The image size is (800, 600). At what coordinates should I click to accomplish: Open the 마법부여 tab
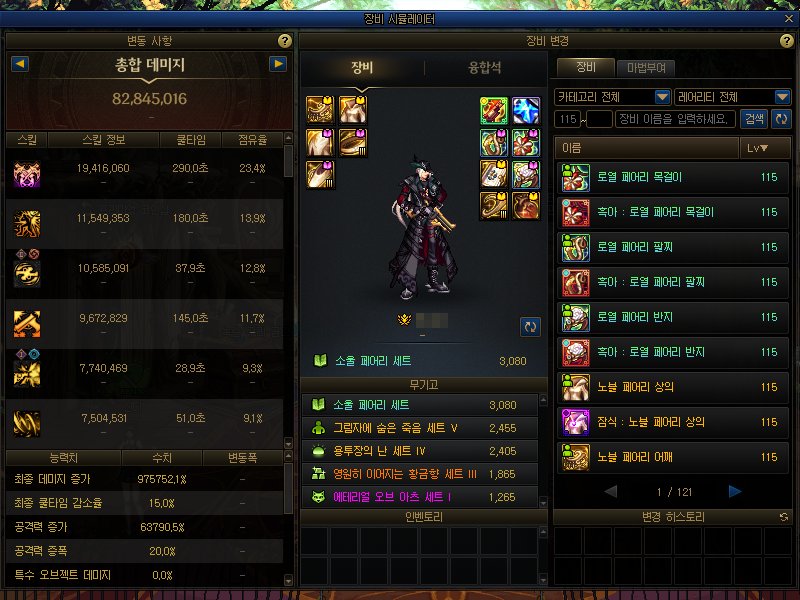645,68
